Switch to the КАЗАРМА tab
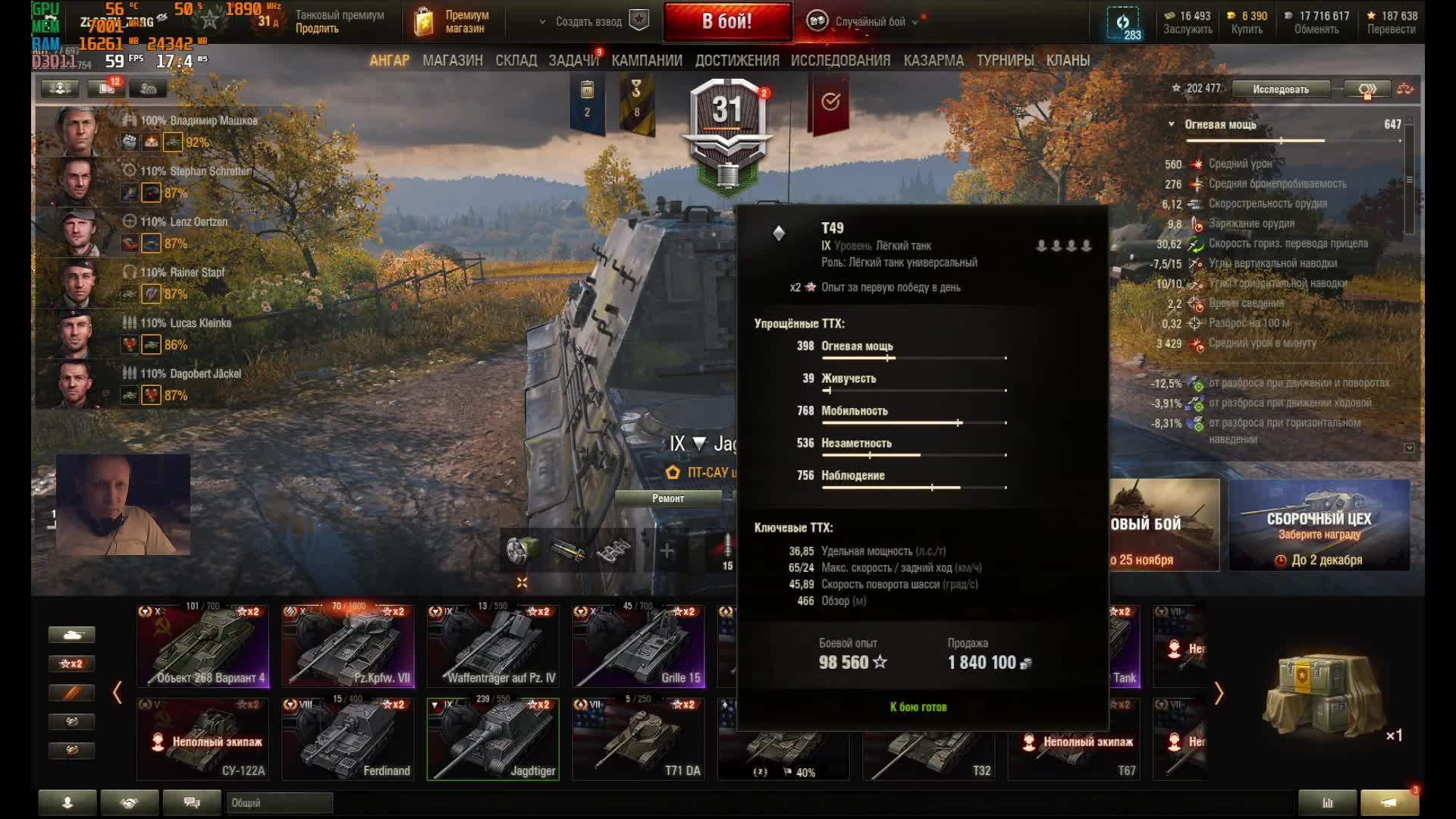The image size is (1456, 819). point(934,61)
